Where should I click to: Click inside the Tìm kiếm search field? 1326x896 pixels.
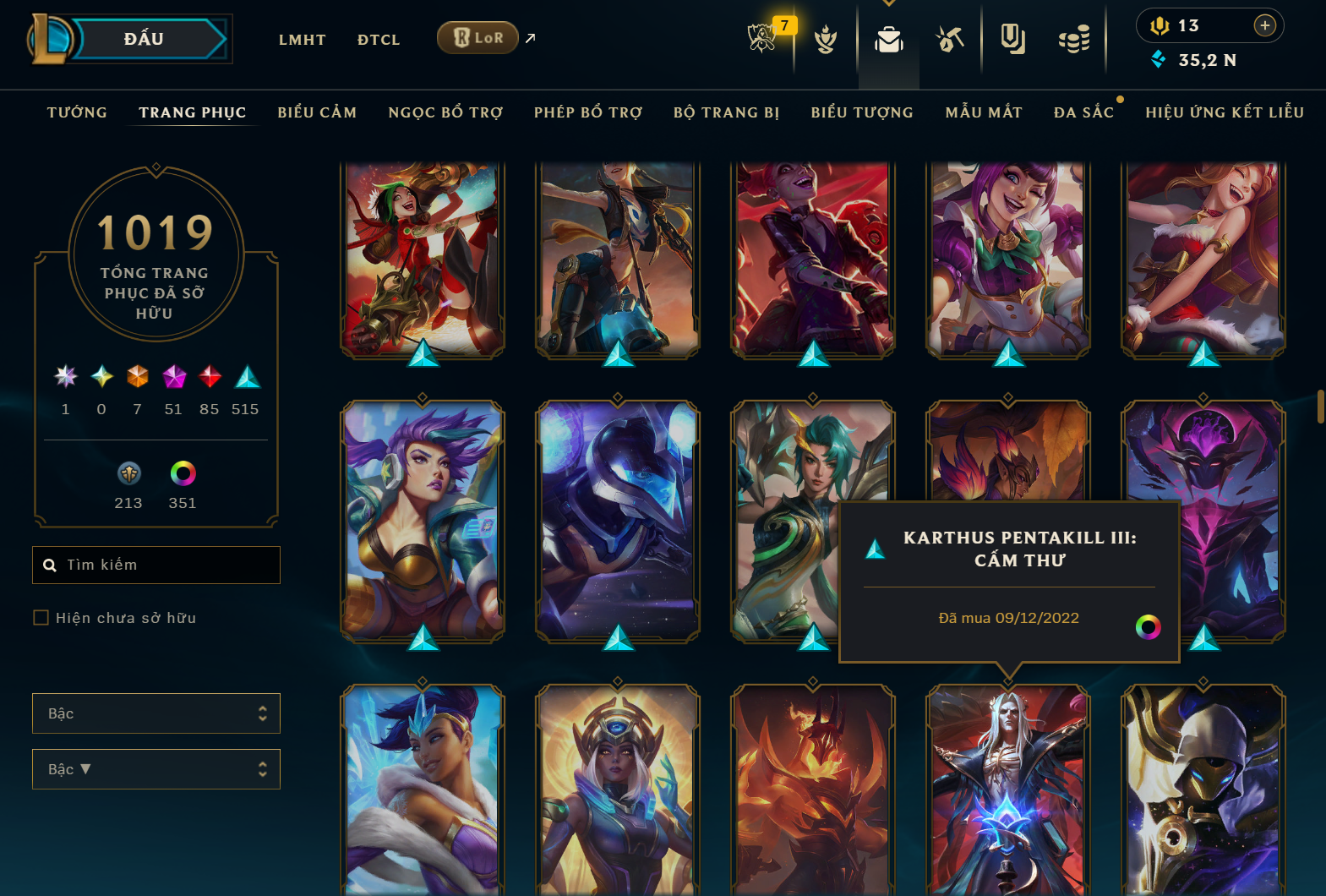click(x=156, y=565)
